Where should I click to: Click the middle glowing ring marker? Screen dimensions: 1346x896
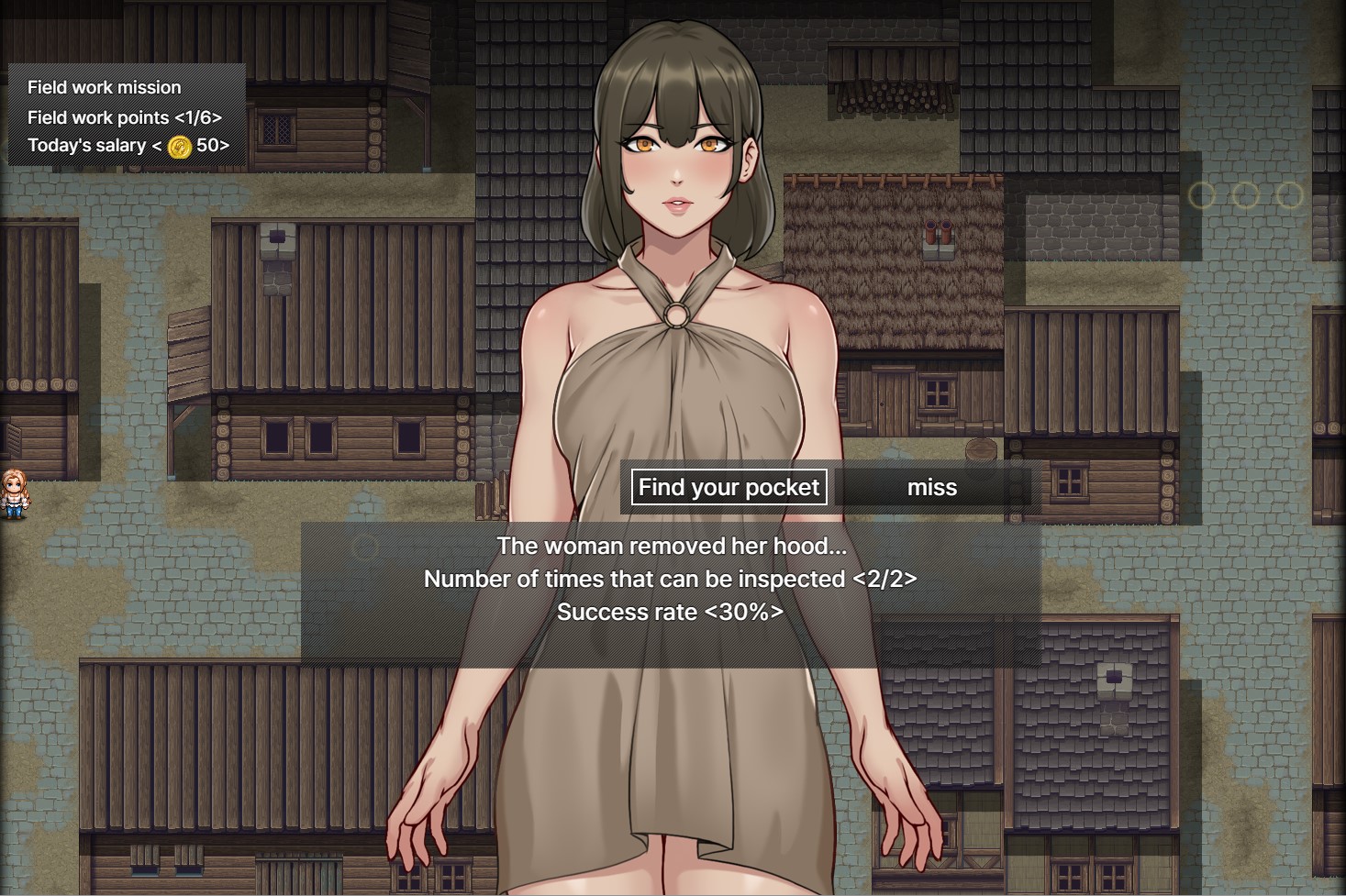pyautogui.click(x=1247, y=195)
